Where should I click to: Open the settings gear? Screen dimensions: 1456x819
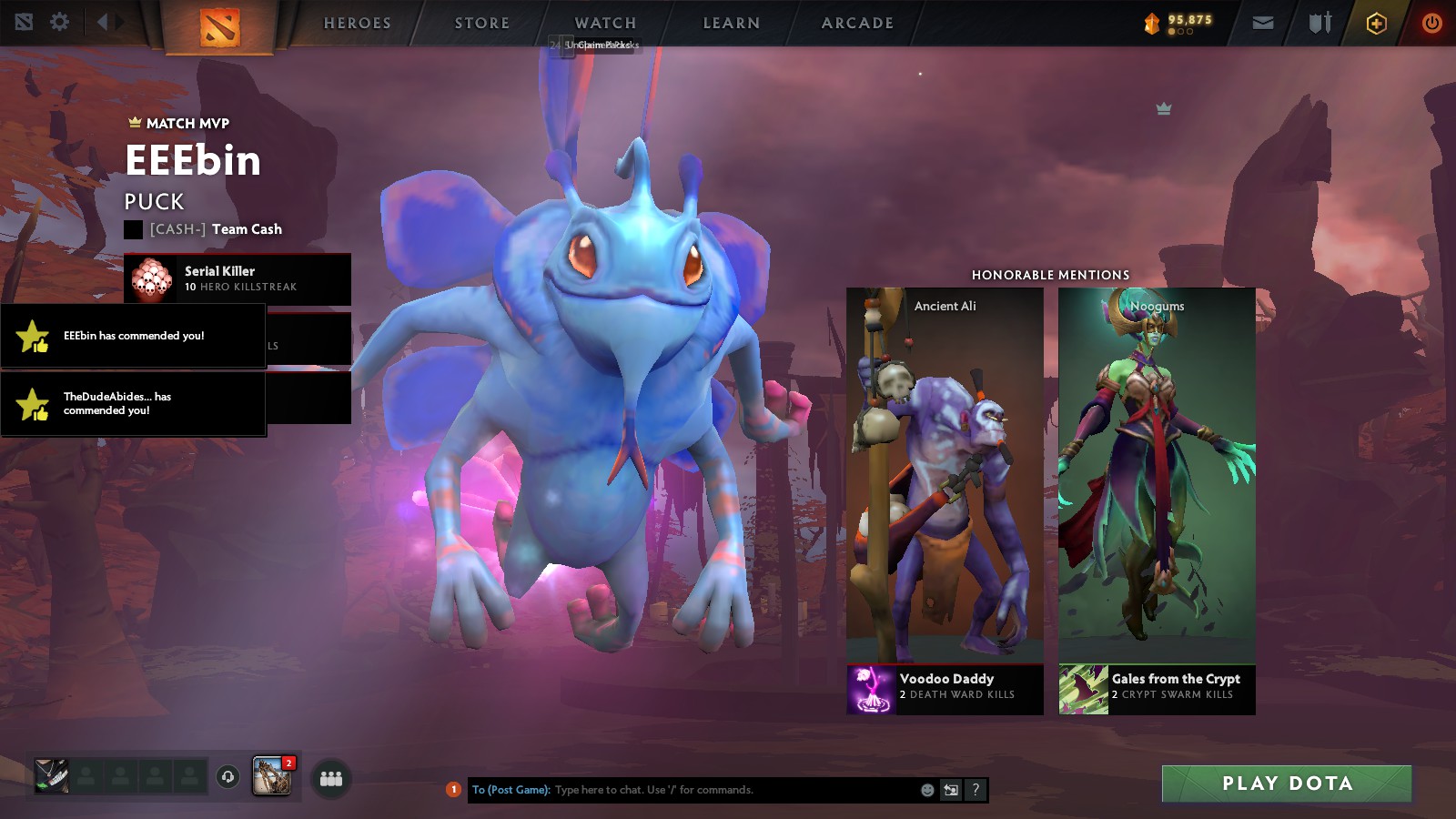[60, 22]
